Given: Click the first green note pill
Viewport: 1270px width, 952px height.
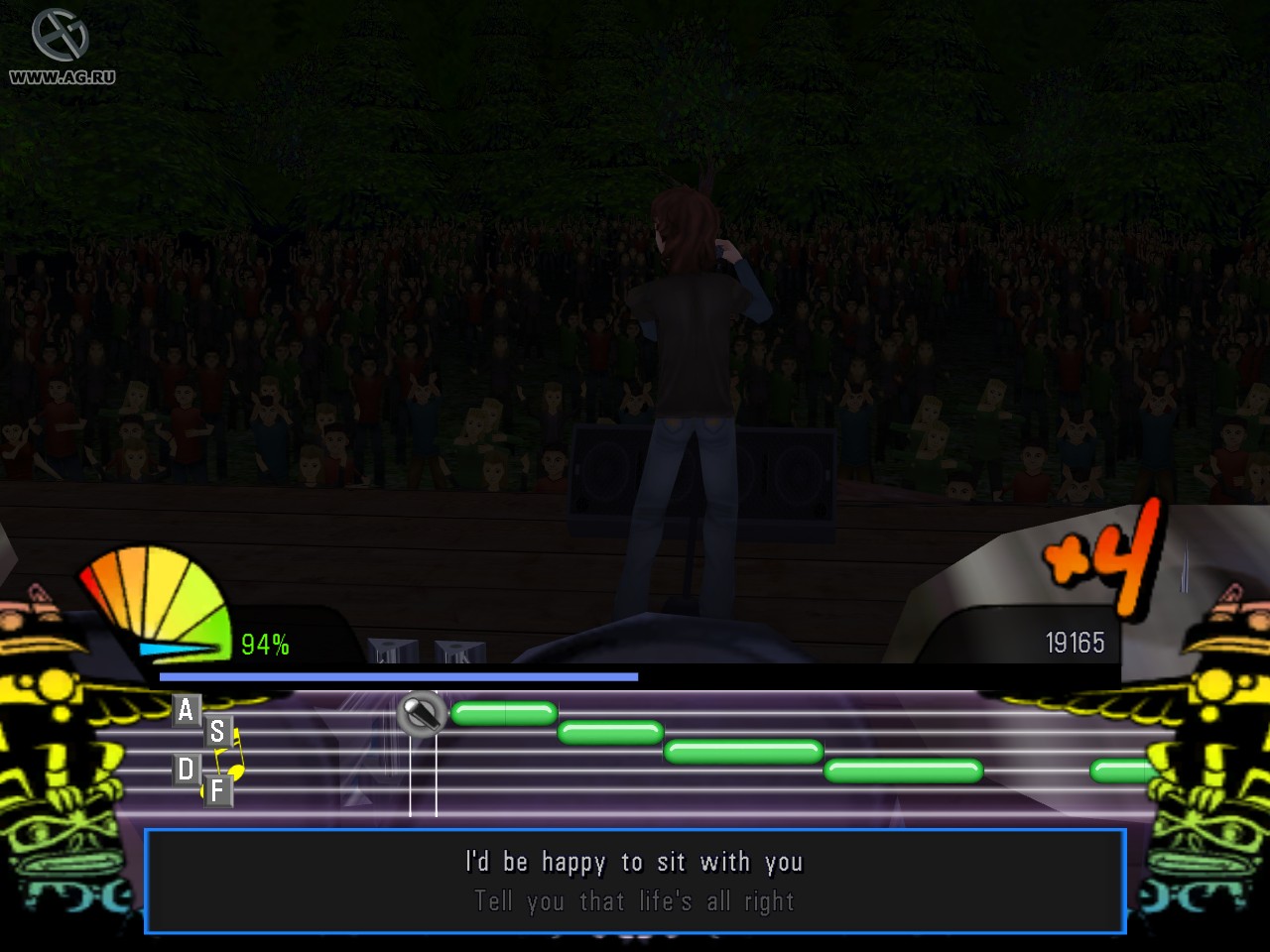Looking at the screenshot, I should (503, 711).
